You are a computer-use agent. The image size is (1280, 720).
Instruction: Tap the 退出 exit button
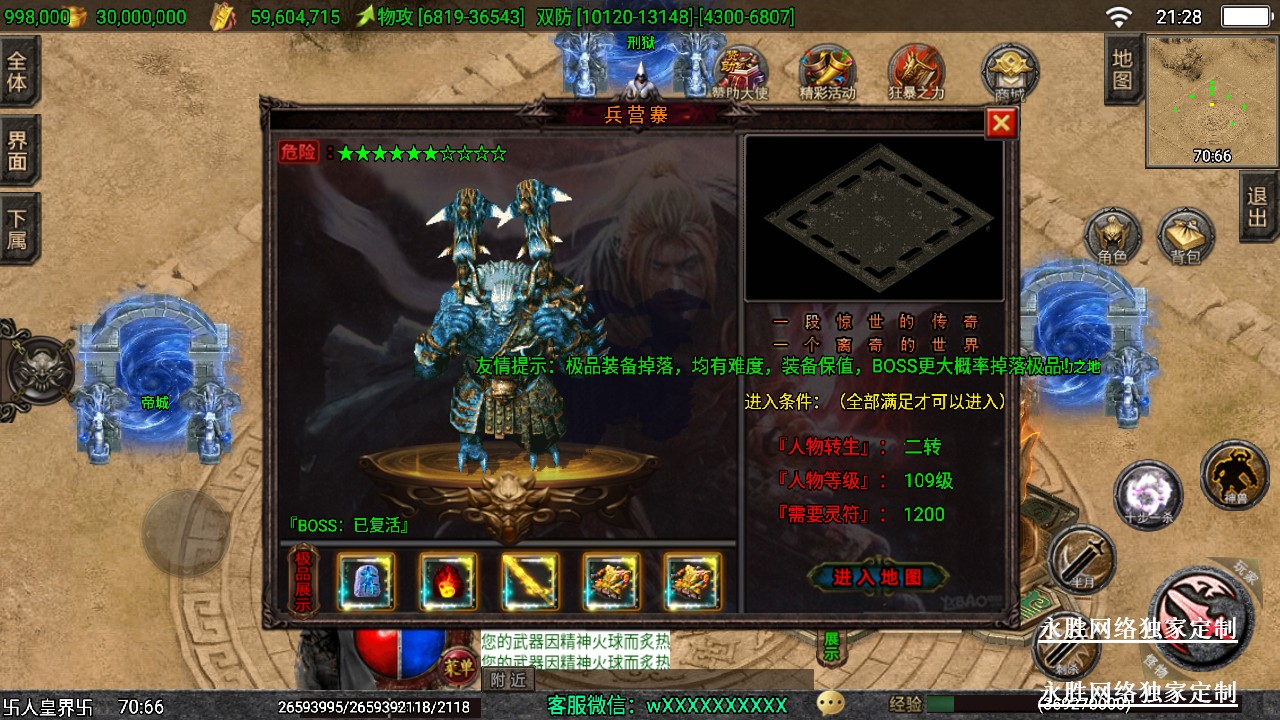[x=1259, y=206]
